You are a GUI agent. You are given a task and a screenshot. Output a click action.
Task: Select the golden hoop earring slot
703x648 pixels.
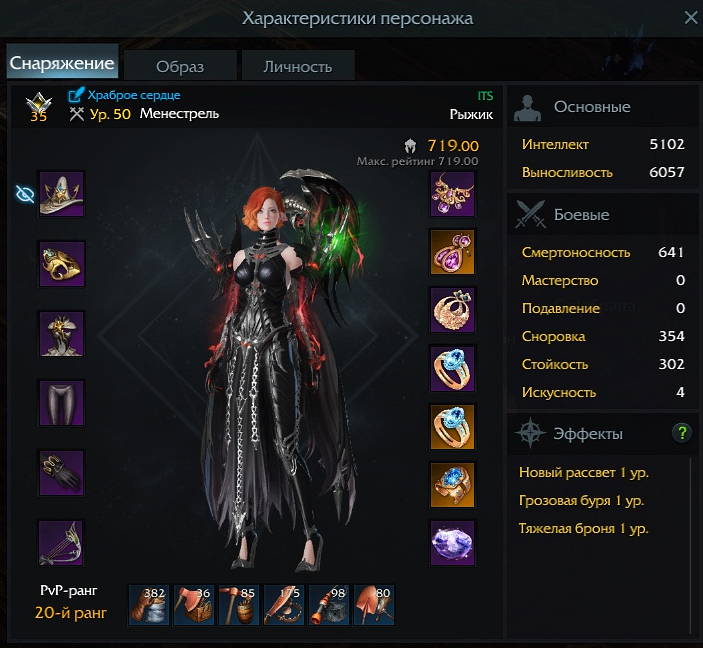click(452, 310)
